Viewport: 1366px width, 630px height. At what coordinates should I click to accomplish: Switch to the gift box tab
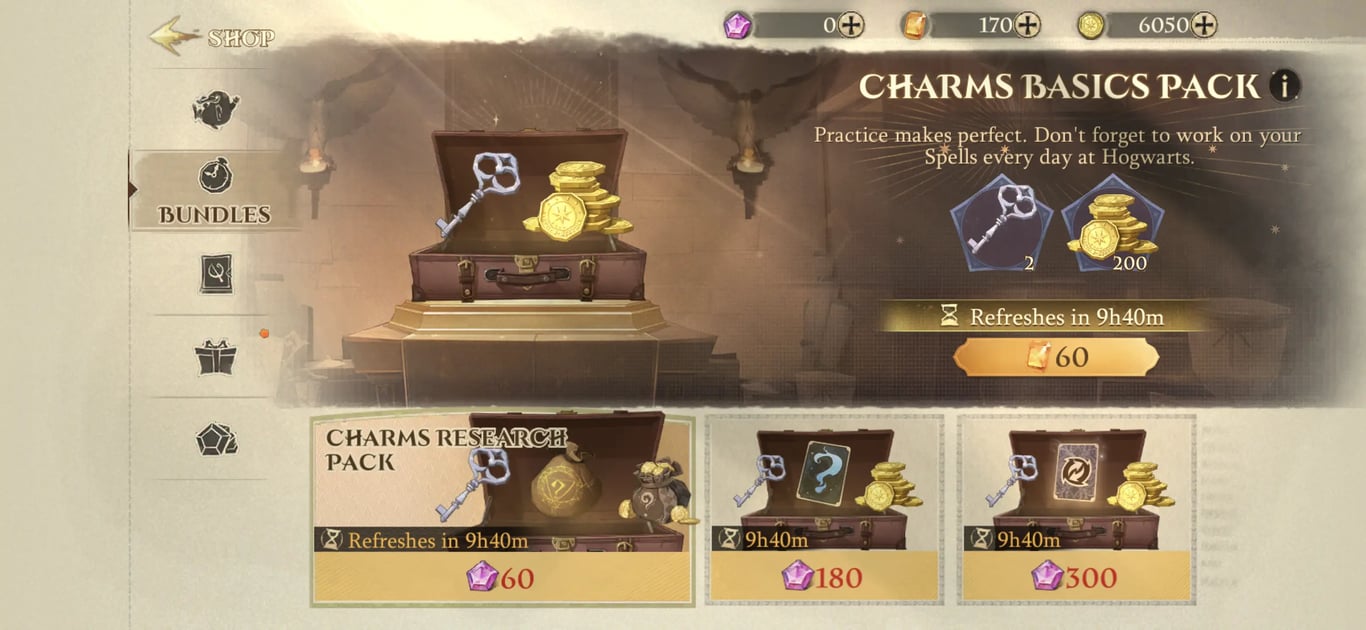click(x=215, y=357)
